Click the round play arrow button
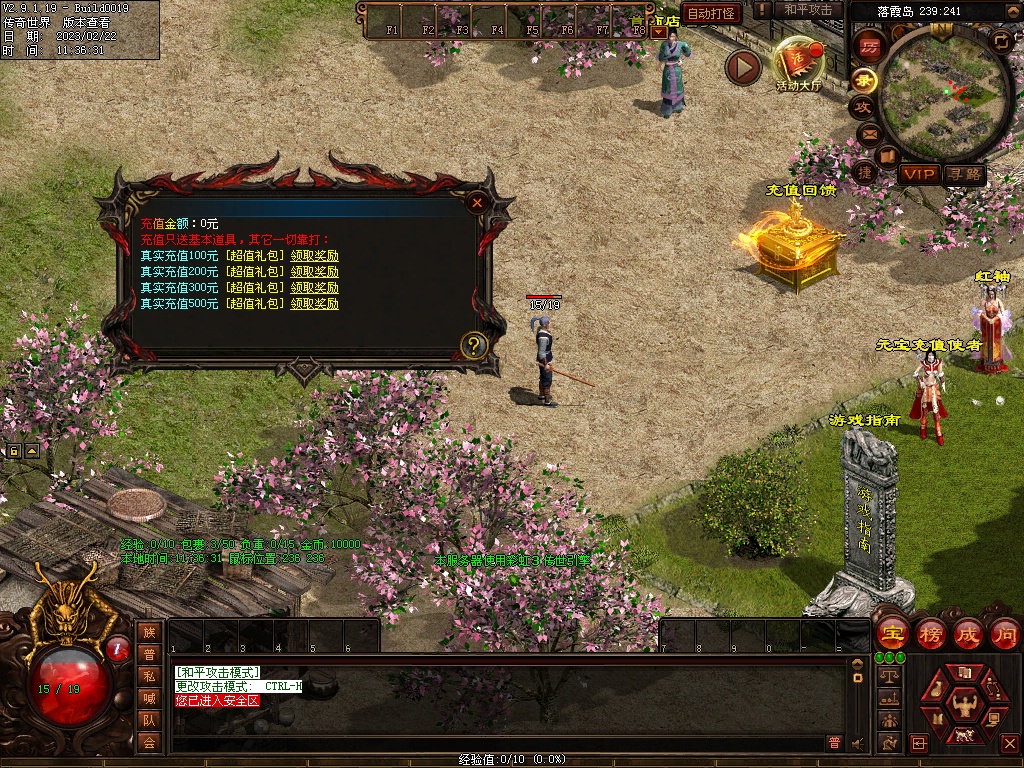This screenshot has height=768, width=1024. (x=743, y=67)
